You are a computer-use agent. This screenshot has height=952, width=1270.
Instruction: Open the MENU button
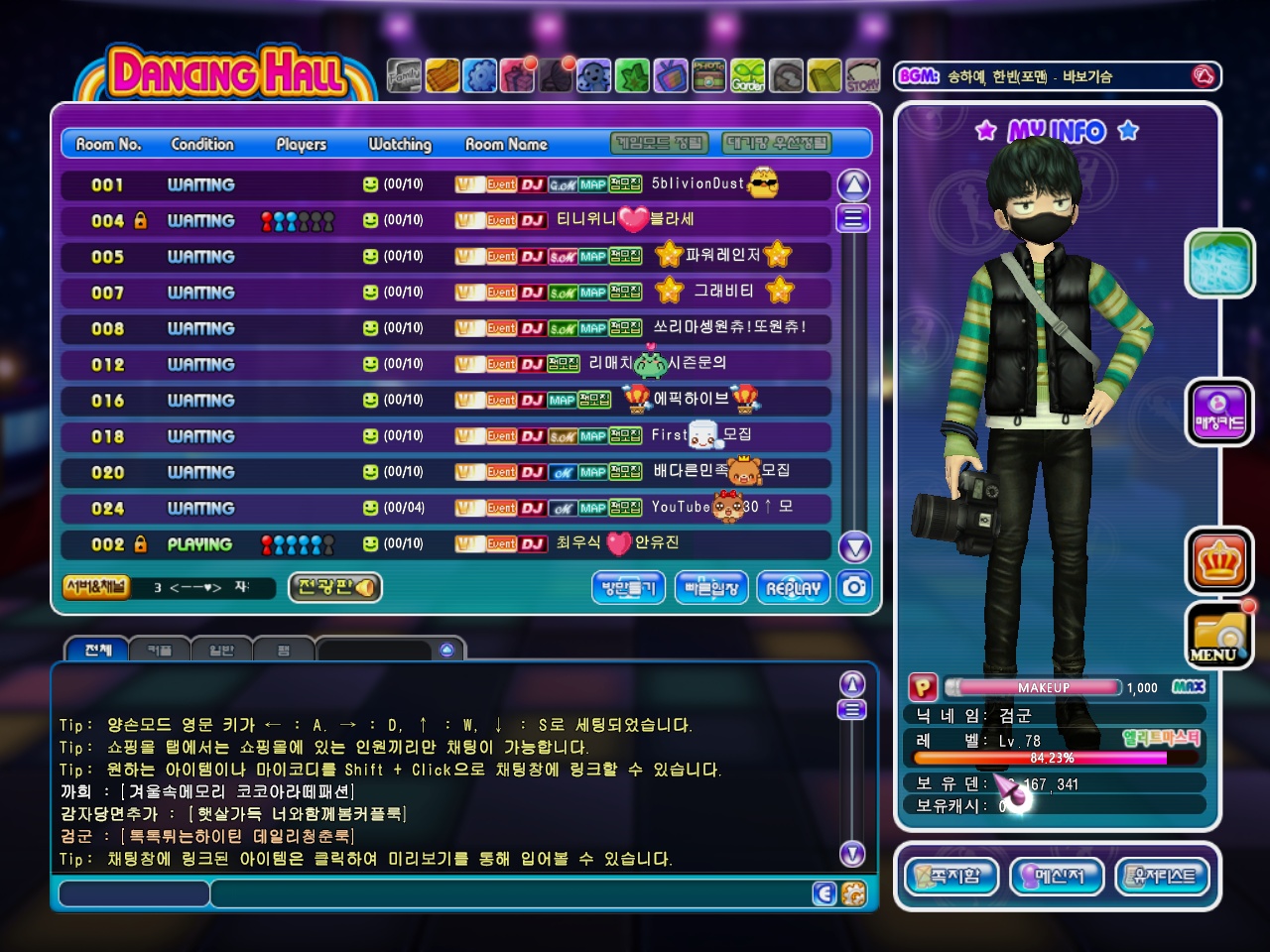[x=1217, y=636]
